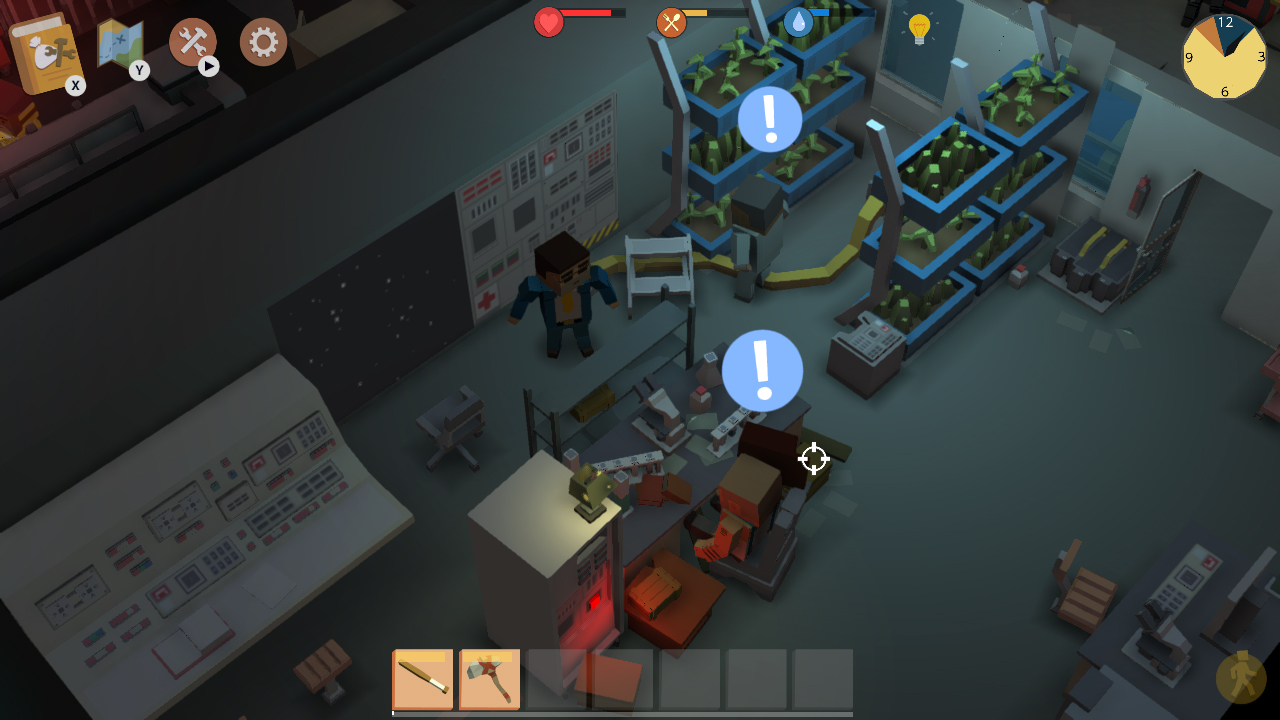Click the exclamation marker above the desk
This screenshot has height=720, width=1280.
pyautogui.click(x=762, y=371)
